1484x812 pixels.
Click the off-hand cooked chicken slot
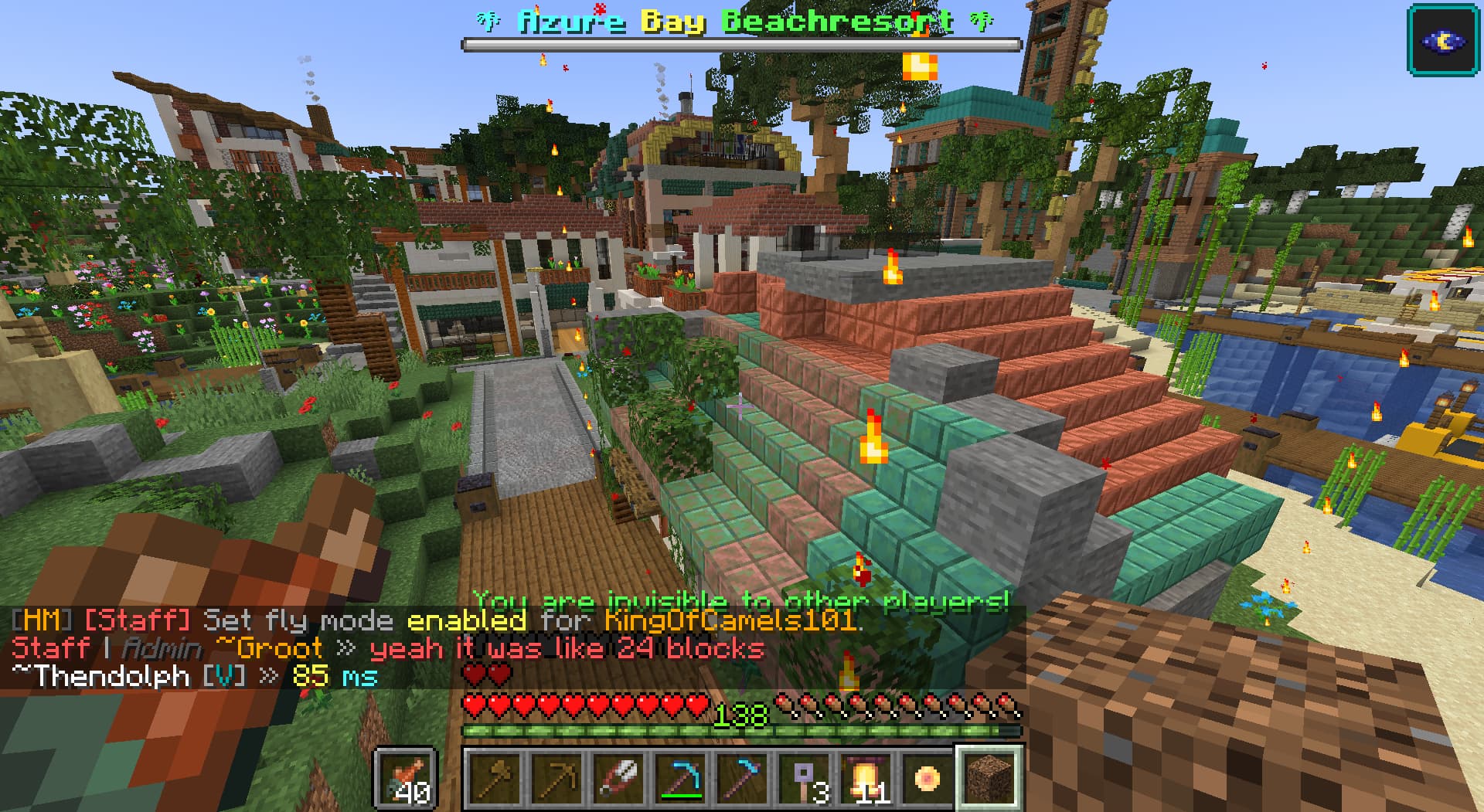407,778
